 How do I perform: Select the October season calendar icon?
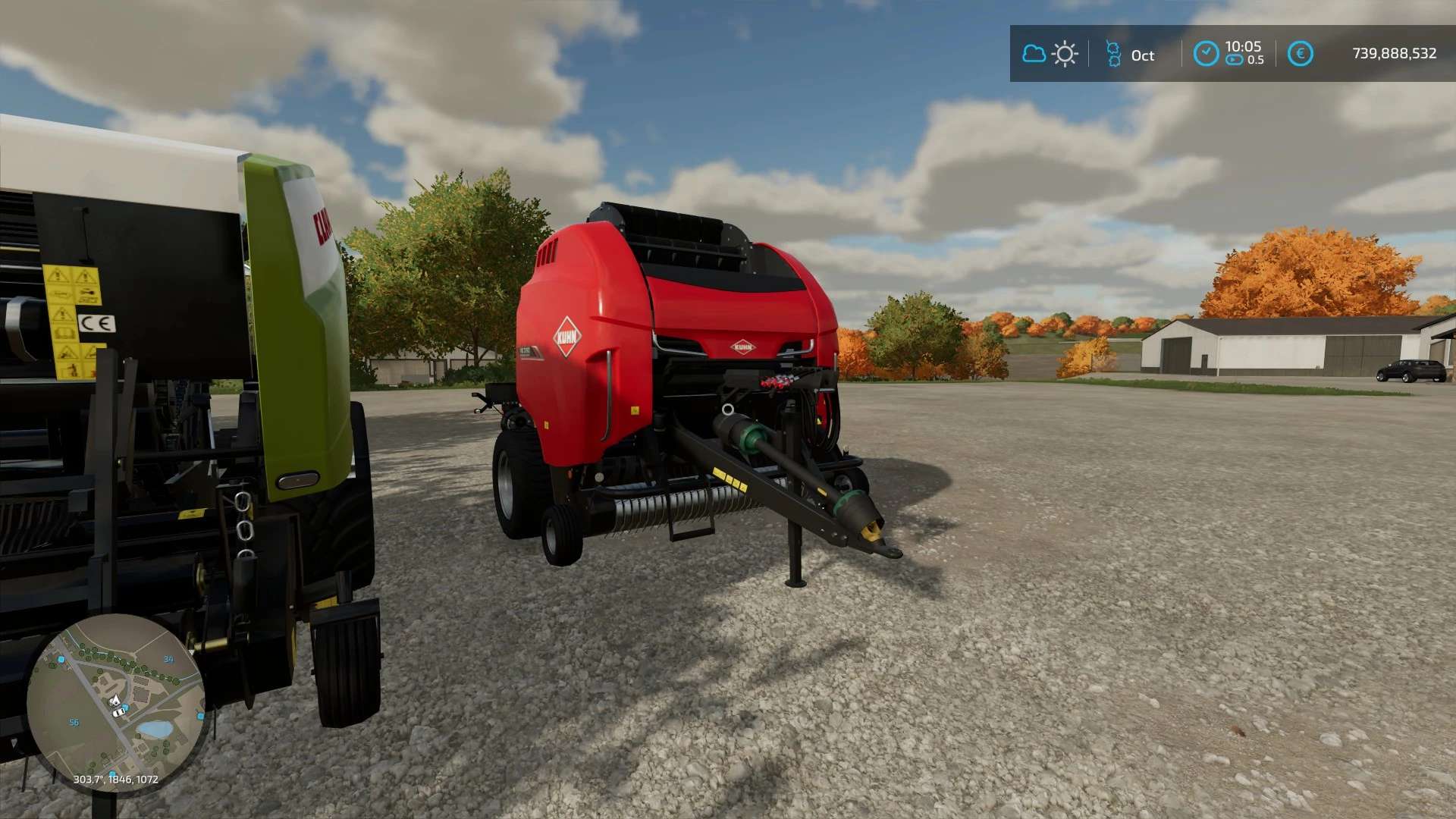tap(1113, 54)
